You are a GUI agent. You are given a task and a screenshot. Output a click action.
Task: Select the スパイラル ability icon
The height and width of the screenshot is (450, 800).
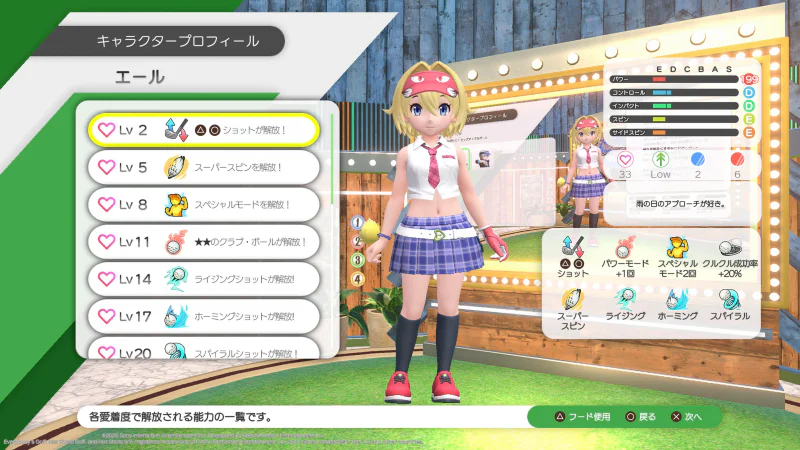728,298
